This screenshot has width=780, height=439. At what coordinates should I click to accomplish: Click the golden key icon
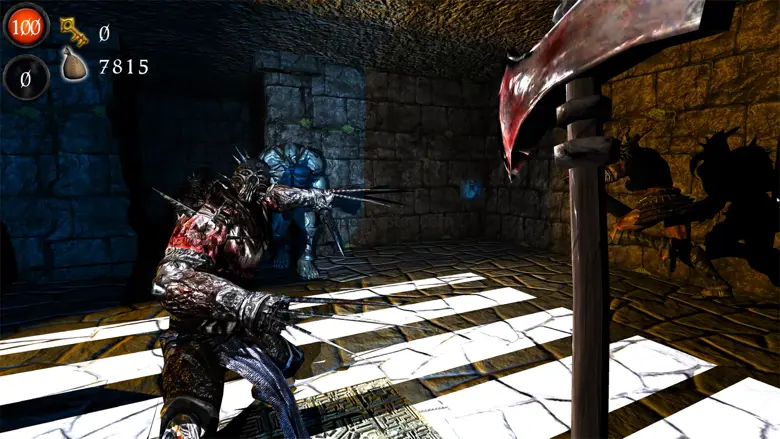coord(74,31)
